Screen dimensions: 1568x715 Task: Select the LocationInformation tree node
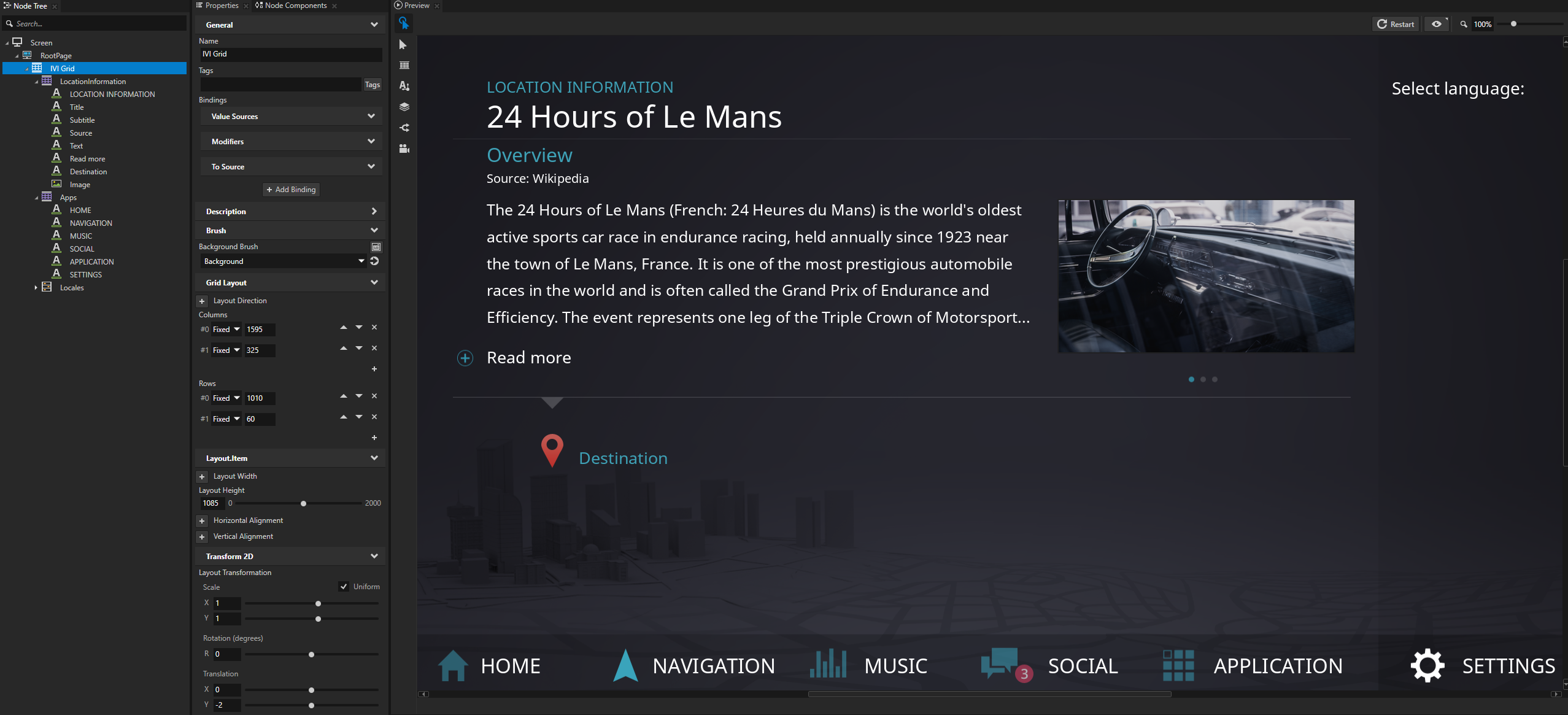tap(93, 82)
